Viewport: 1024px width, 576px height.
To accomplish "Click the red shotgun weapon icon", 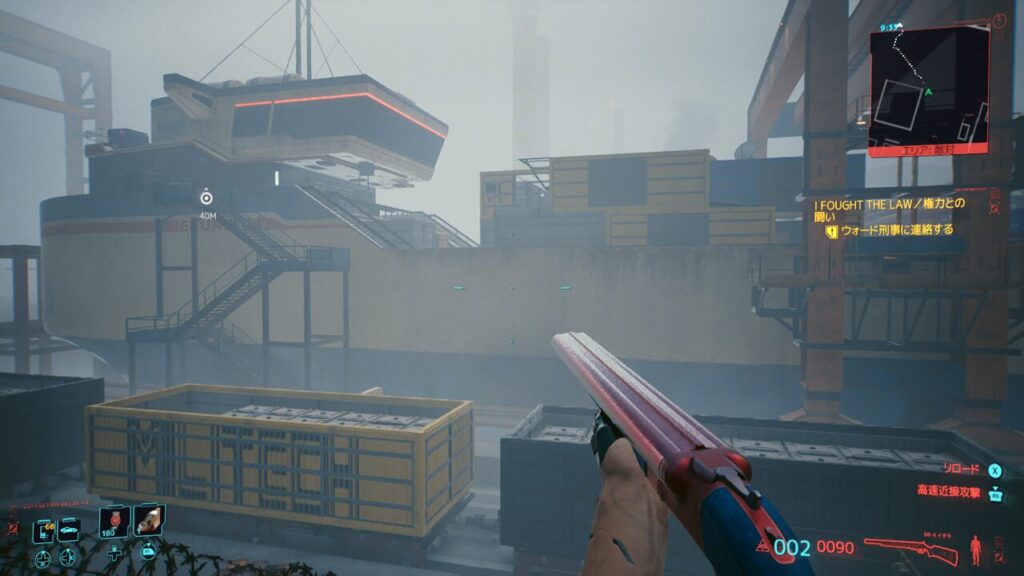I will point(910,549).
